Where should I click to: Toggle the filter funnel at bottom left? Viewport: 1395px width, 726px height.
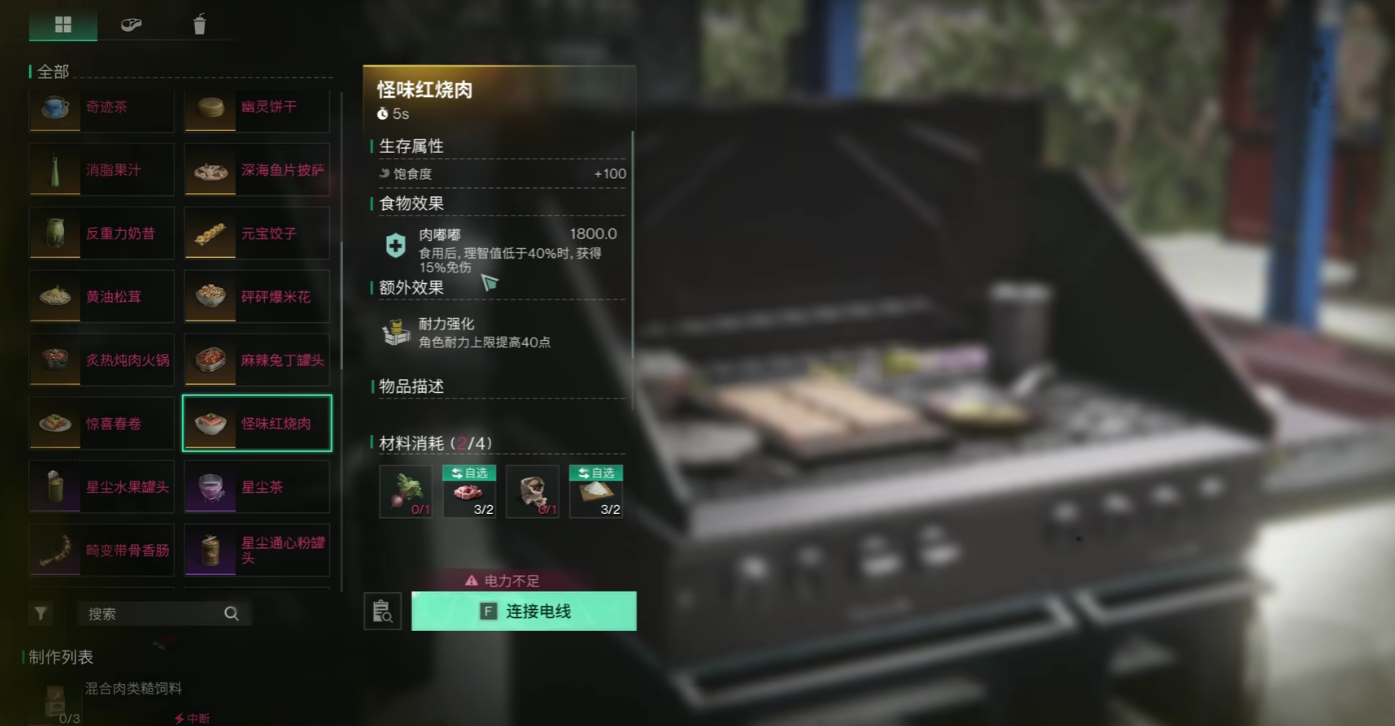coord(40,613)
